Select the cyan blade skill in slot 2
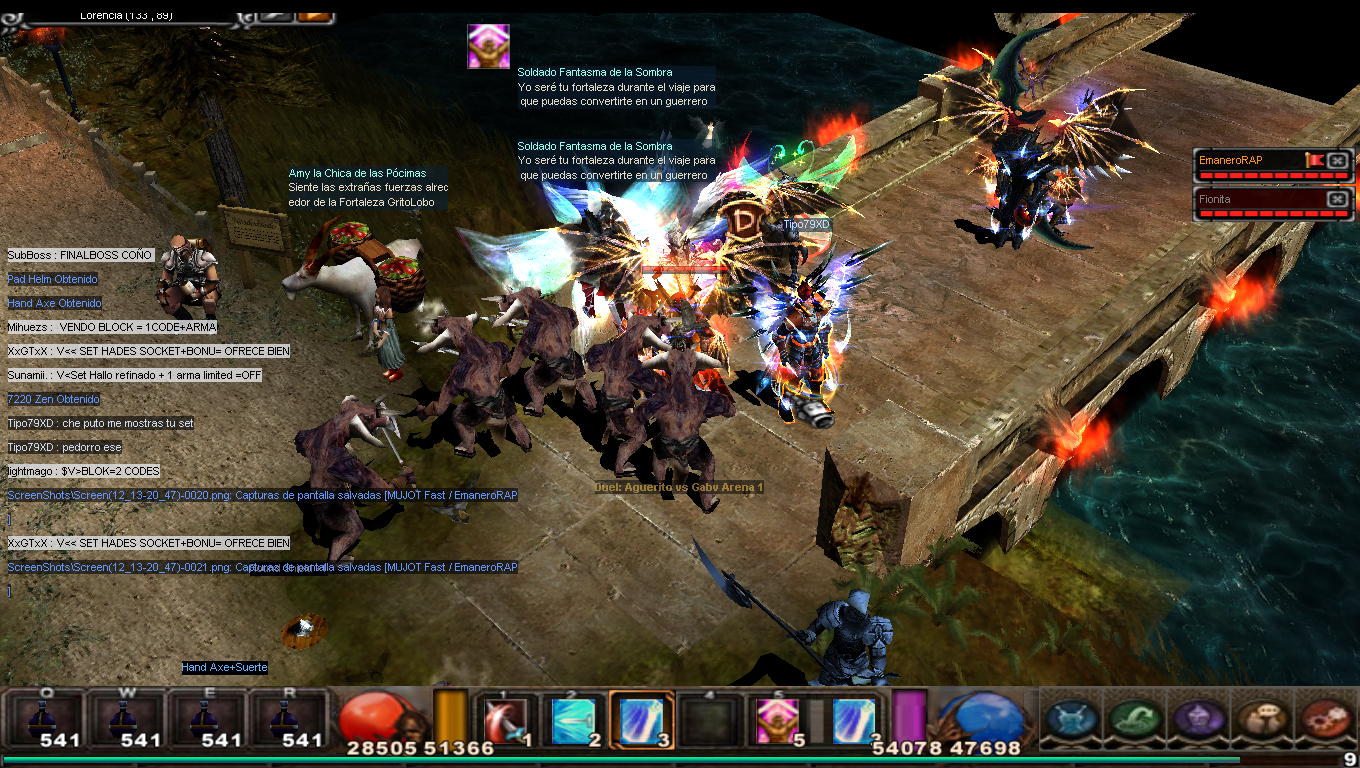 tap(572, 720)
